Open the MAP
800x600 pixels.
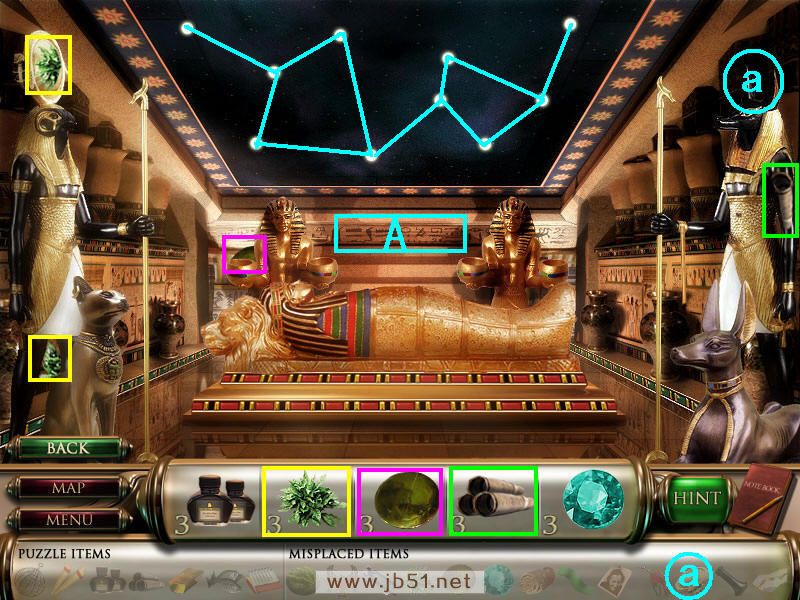(68, 489)
